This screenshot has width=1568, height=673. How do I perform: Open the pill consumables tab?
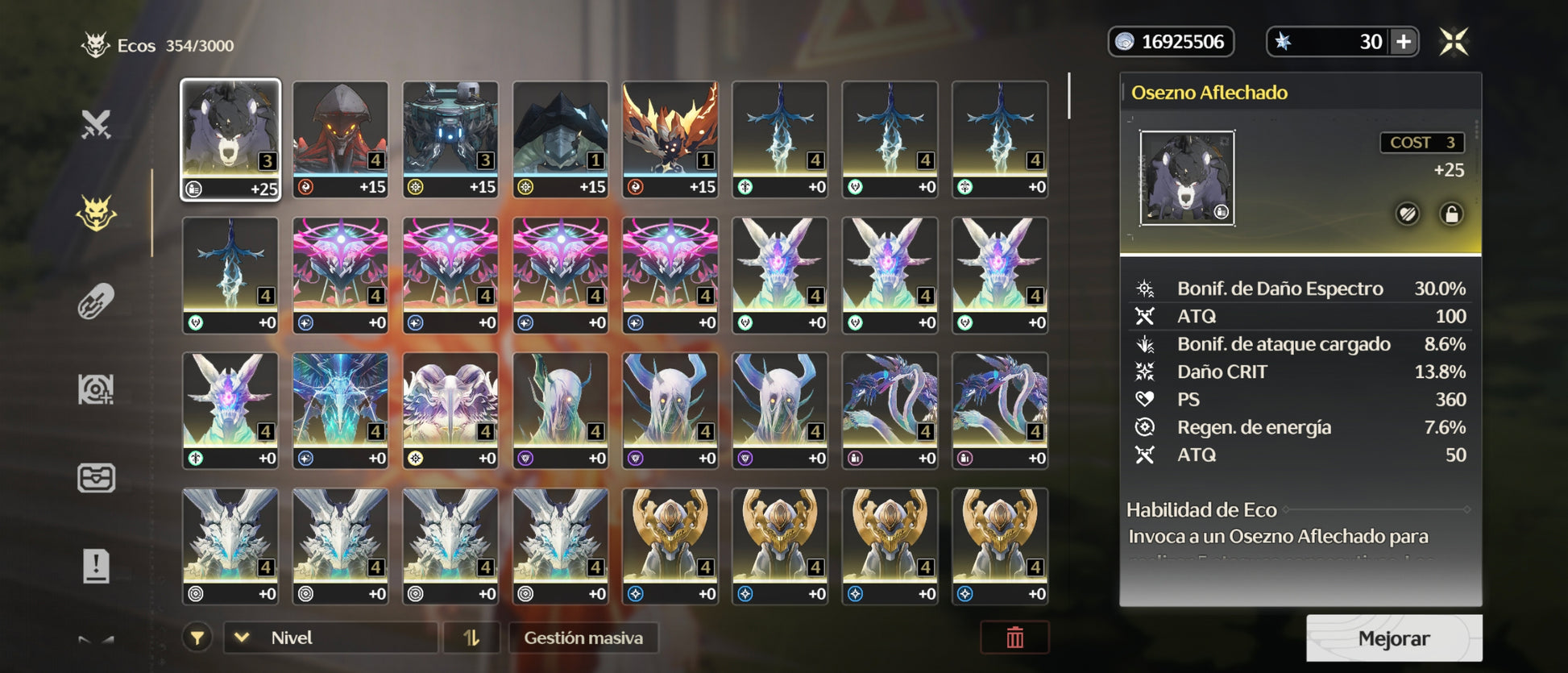click(x=96, y=301)
